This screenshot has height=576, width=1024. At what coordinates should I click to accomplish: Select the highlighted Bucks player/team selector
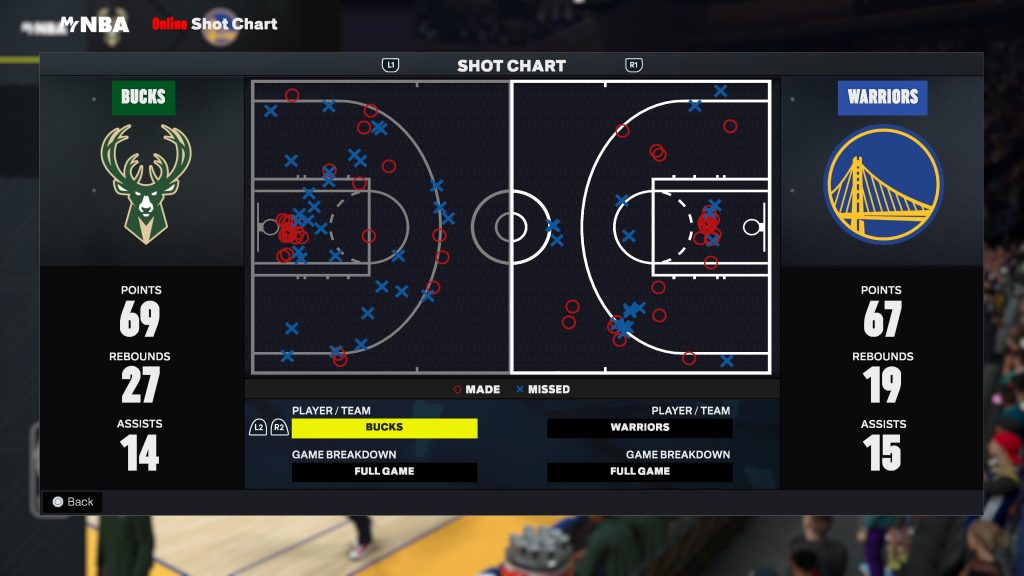[384, 428]
